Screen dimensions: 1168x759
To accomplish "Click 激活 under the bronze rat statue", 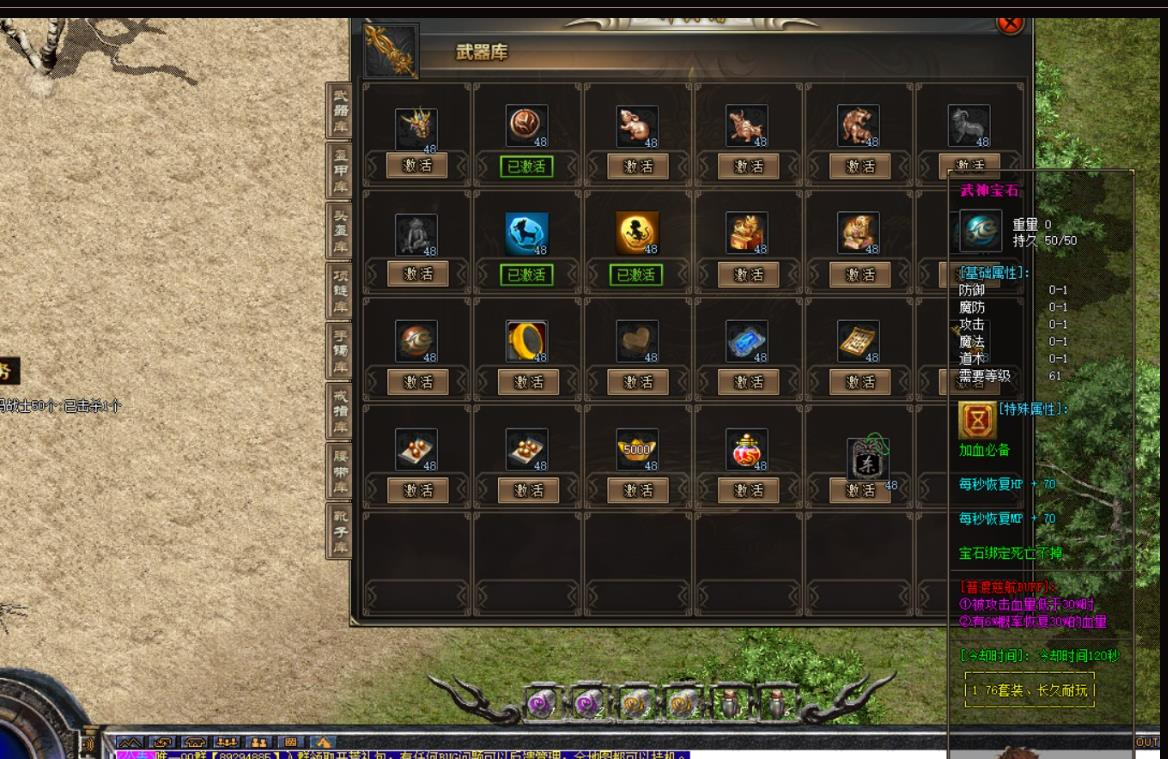I will [x=638, y=166].
